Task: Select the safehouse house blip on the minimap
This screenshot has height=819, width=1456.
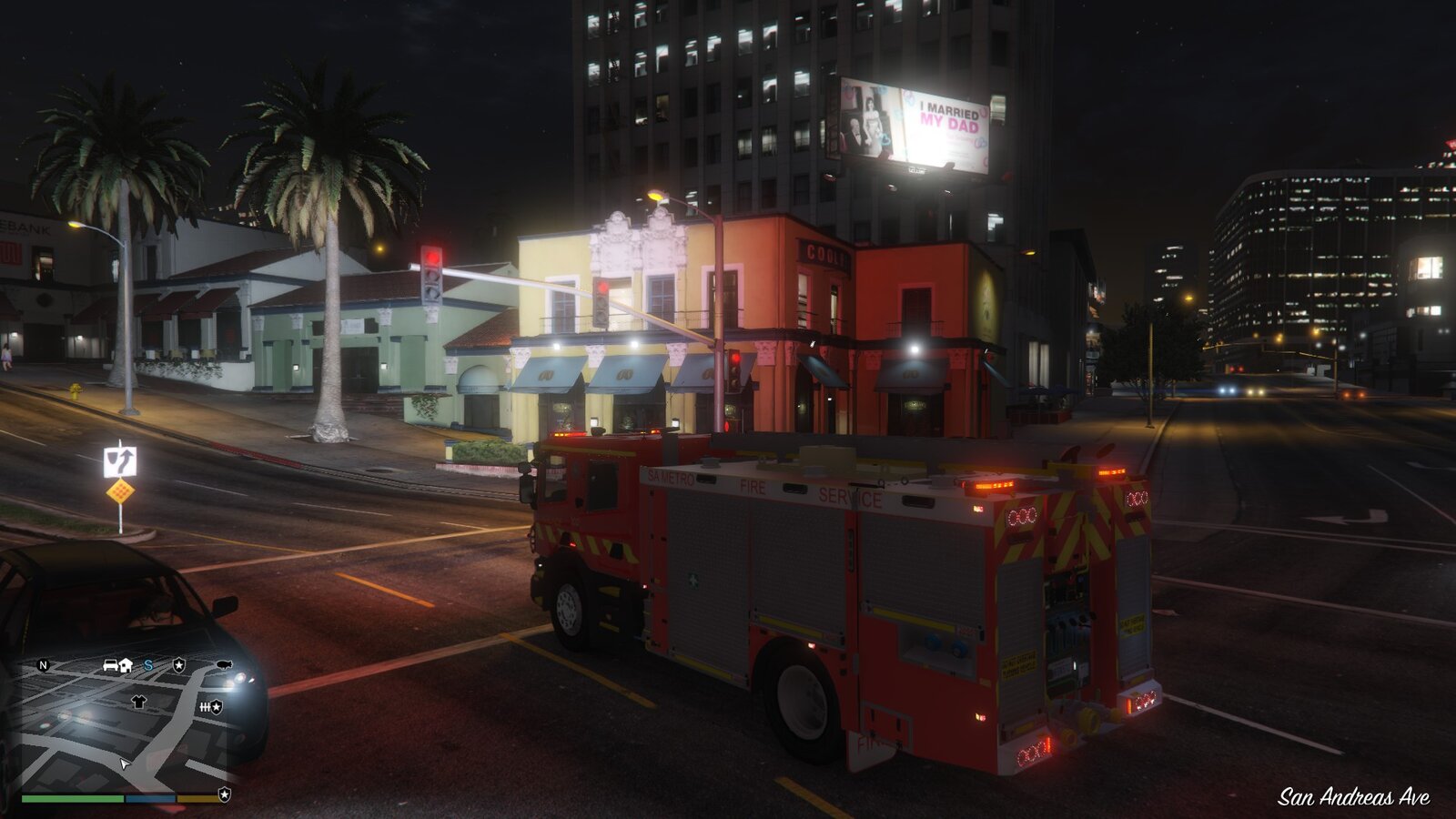Action: [125, 667]
